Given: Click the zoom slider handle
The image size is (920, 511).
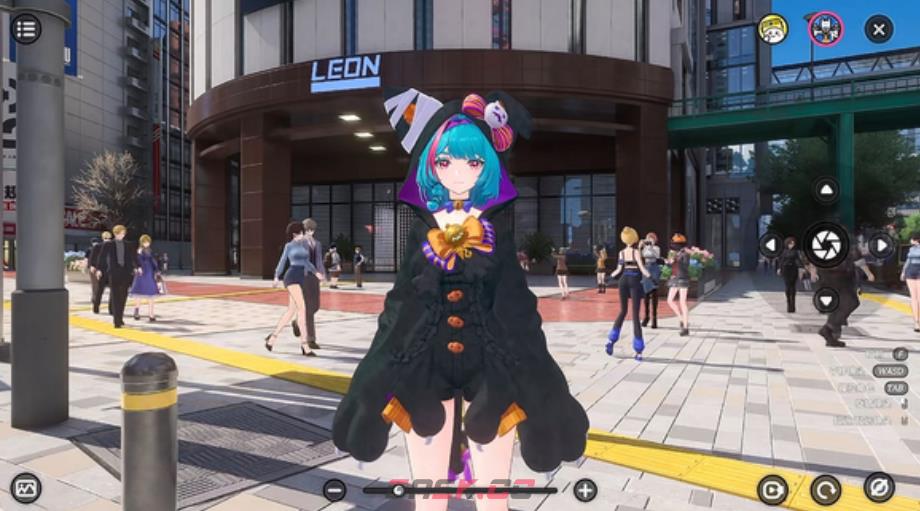Looking at the screenshot, I should (399, 489).
